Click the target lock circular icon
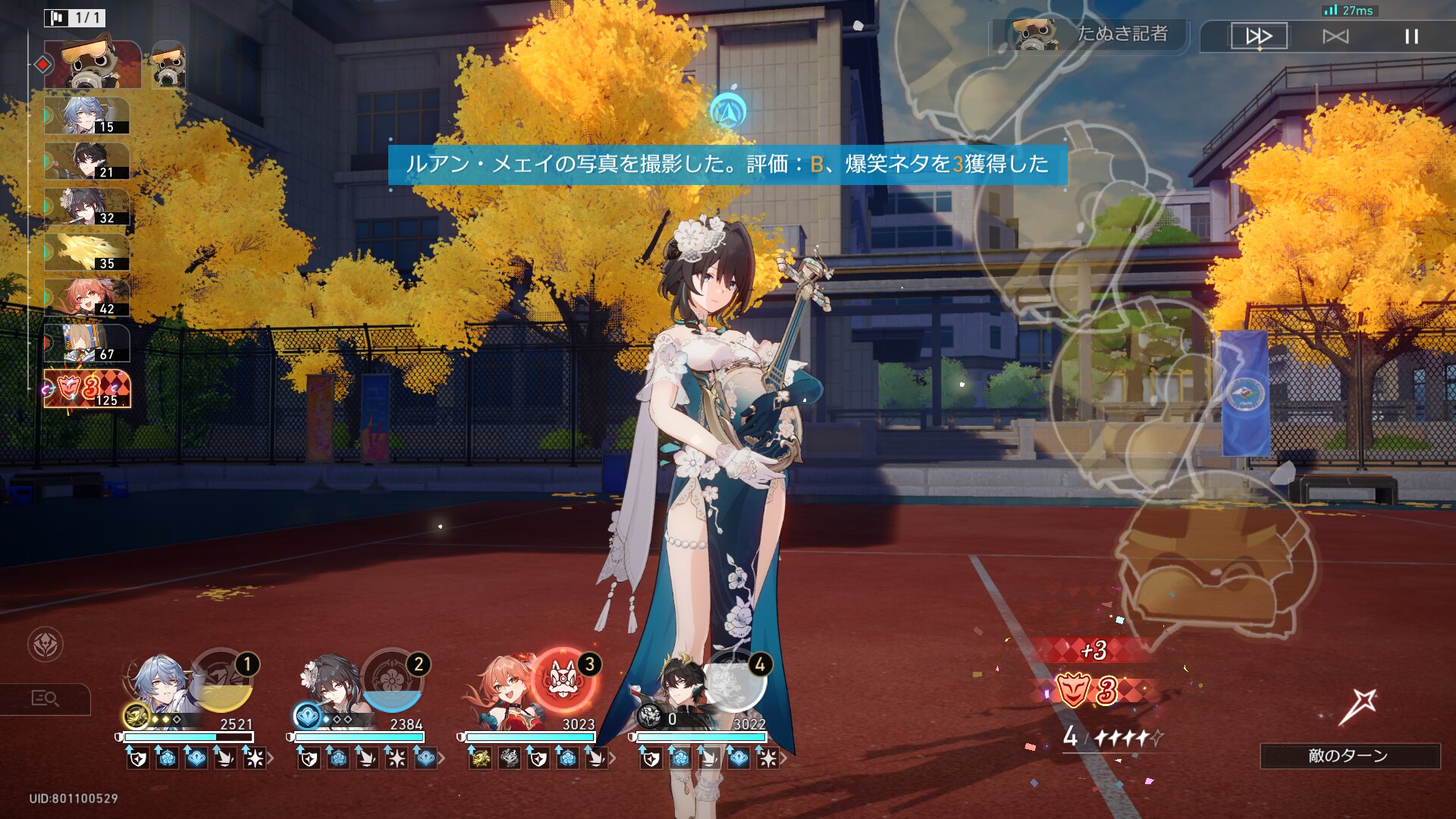 pyautogui.click(x=45, y=645)
